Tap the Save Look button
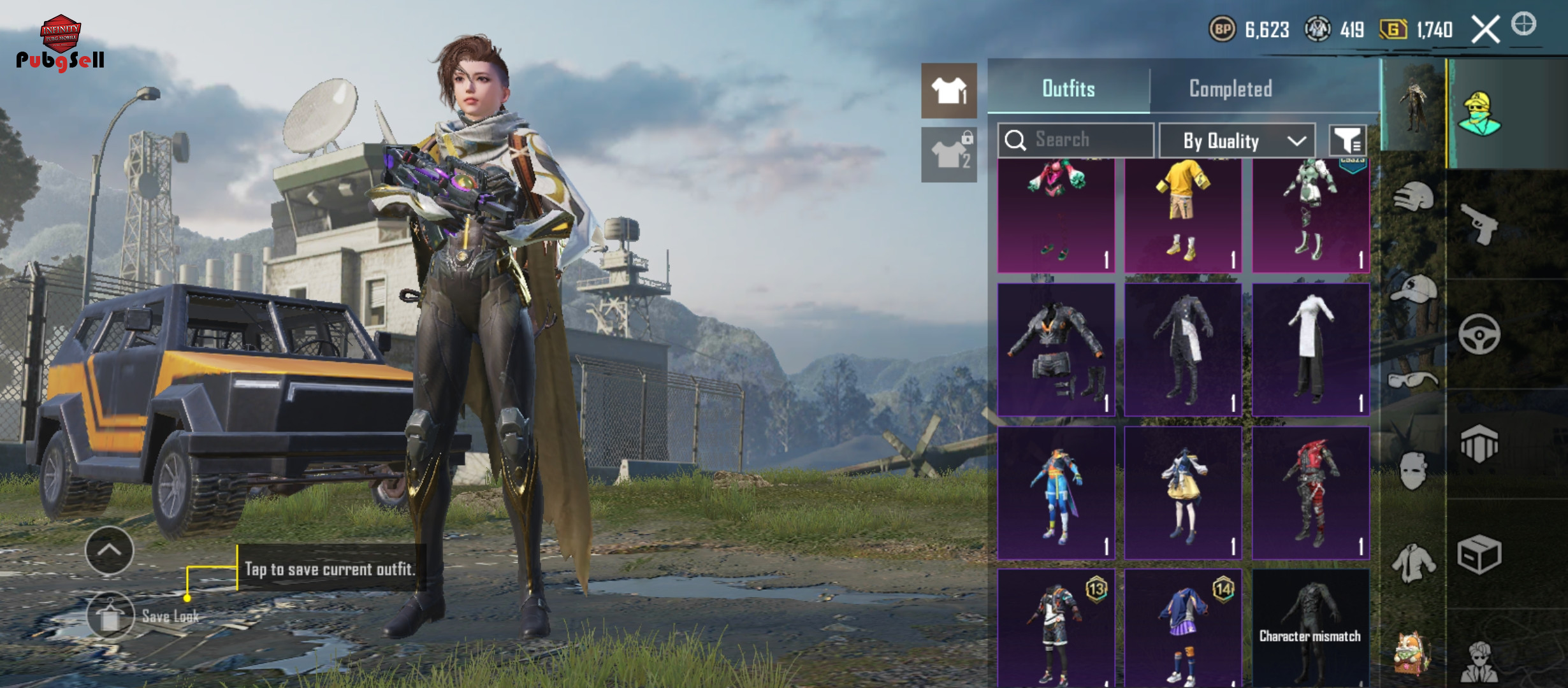 coord(111,615)
